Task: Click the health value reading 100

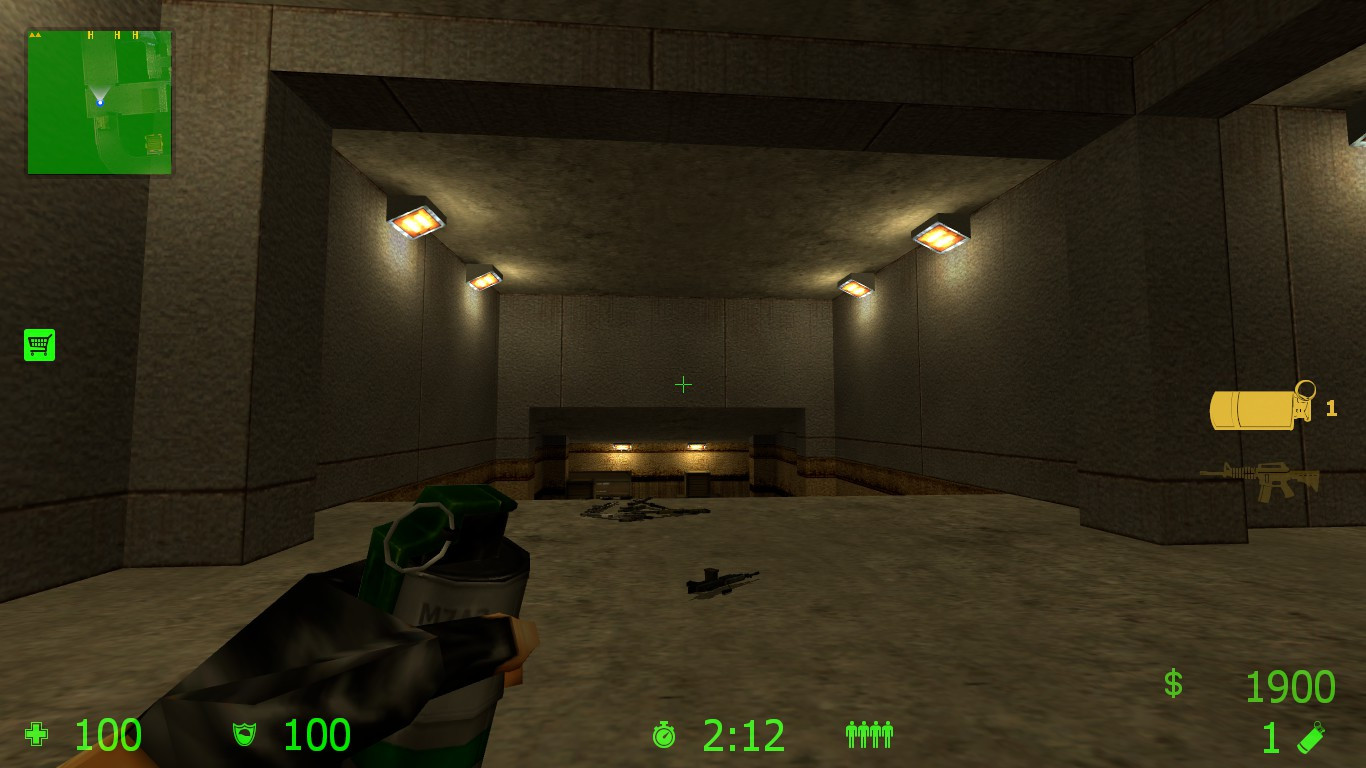Action: point(110,736)
